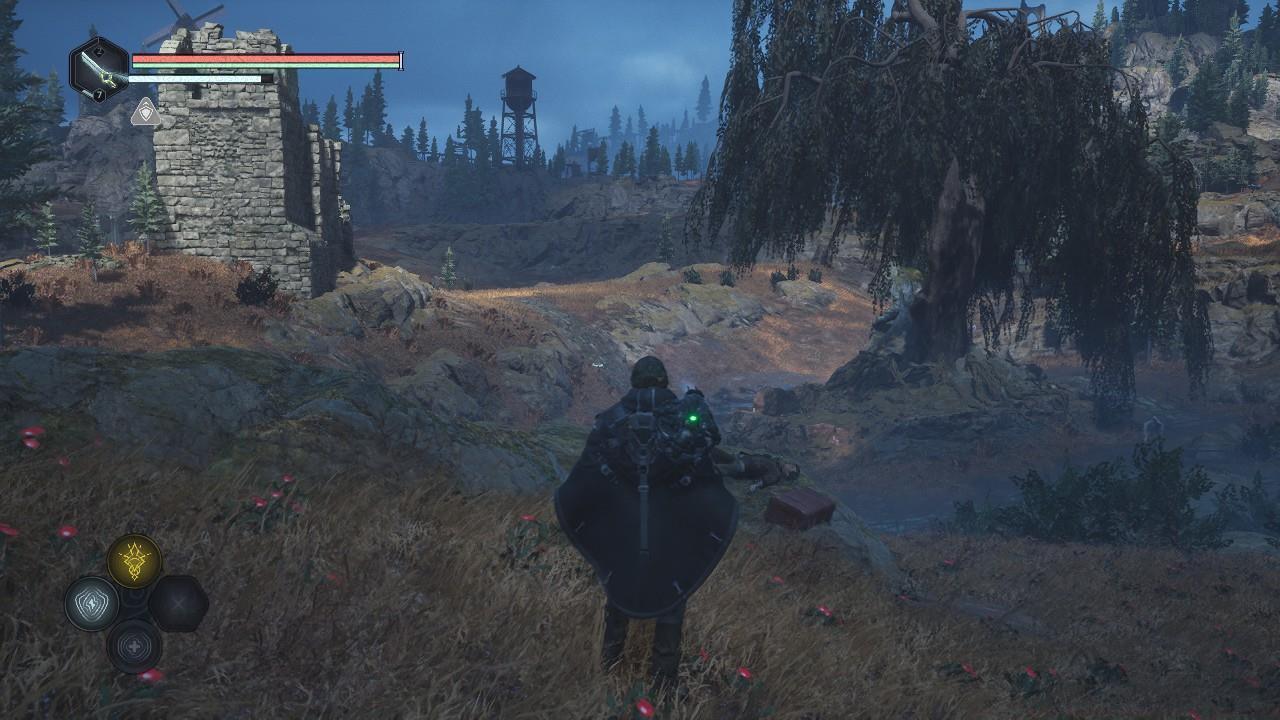
Task: Select the darkened X quick-slot icon
Action: pyautogui.click(x=178, y=604)
